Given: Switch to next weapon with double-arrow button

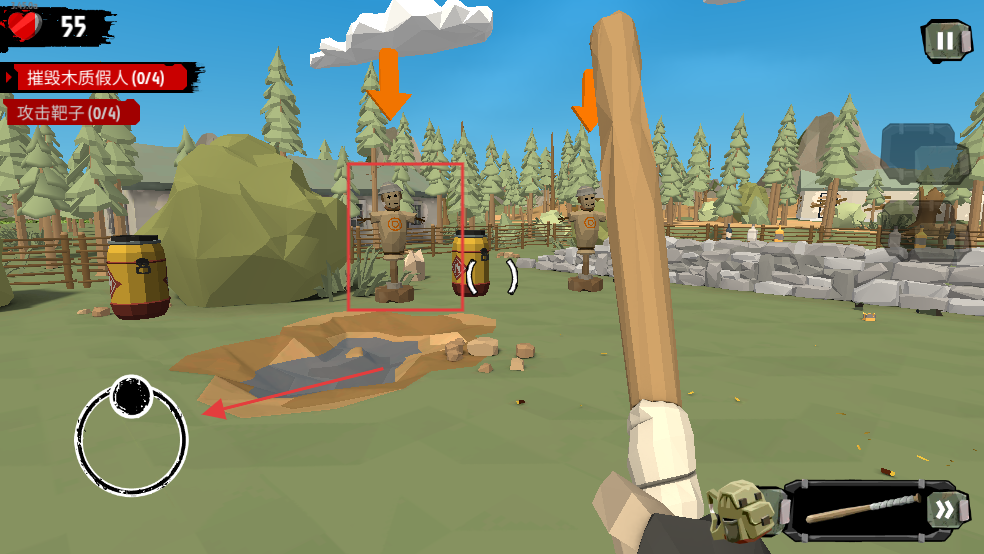Looking at the screenshot, I should point(945,510).
